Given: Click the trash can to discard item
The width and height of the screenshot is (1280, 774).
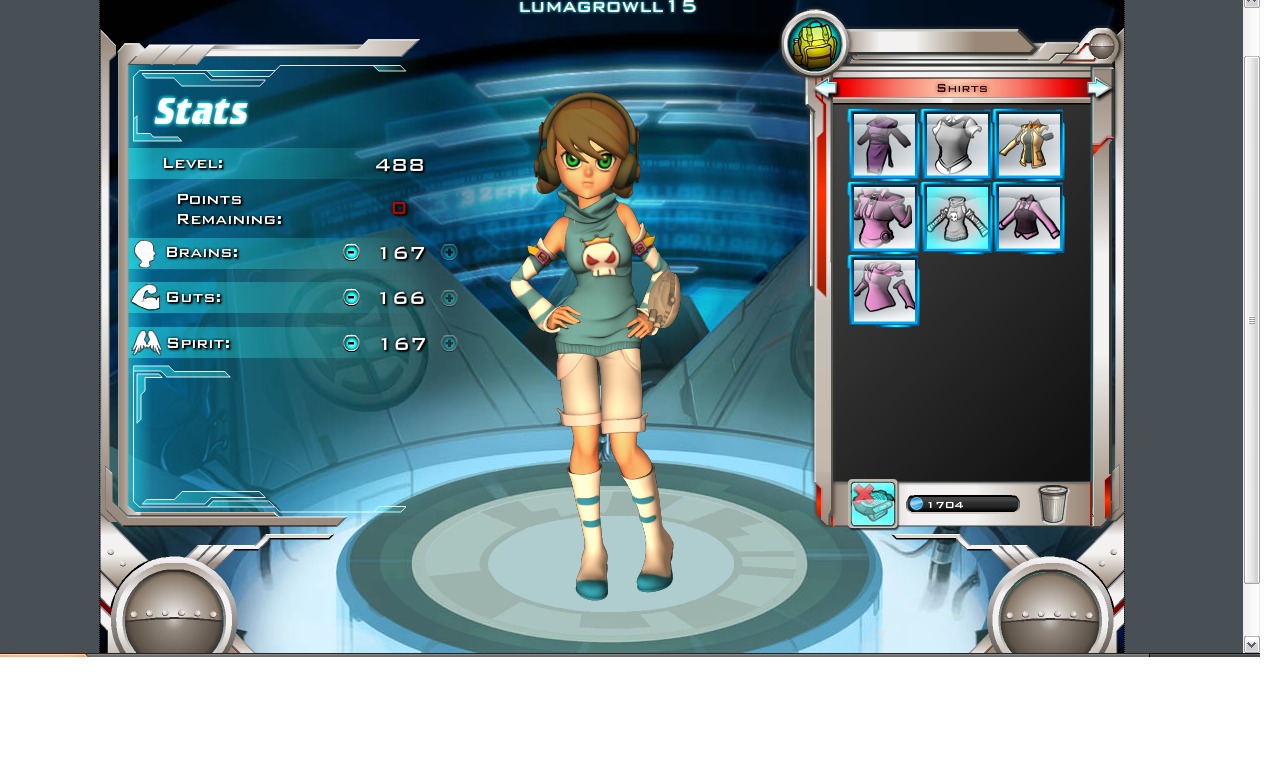Looking at the screenshot, I should pos(1053,504).
